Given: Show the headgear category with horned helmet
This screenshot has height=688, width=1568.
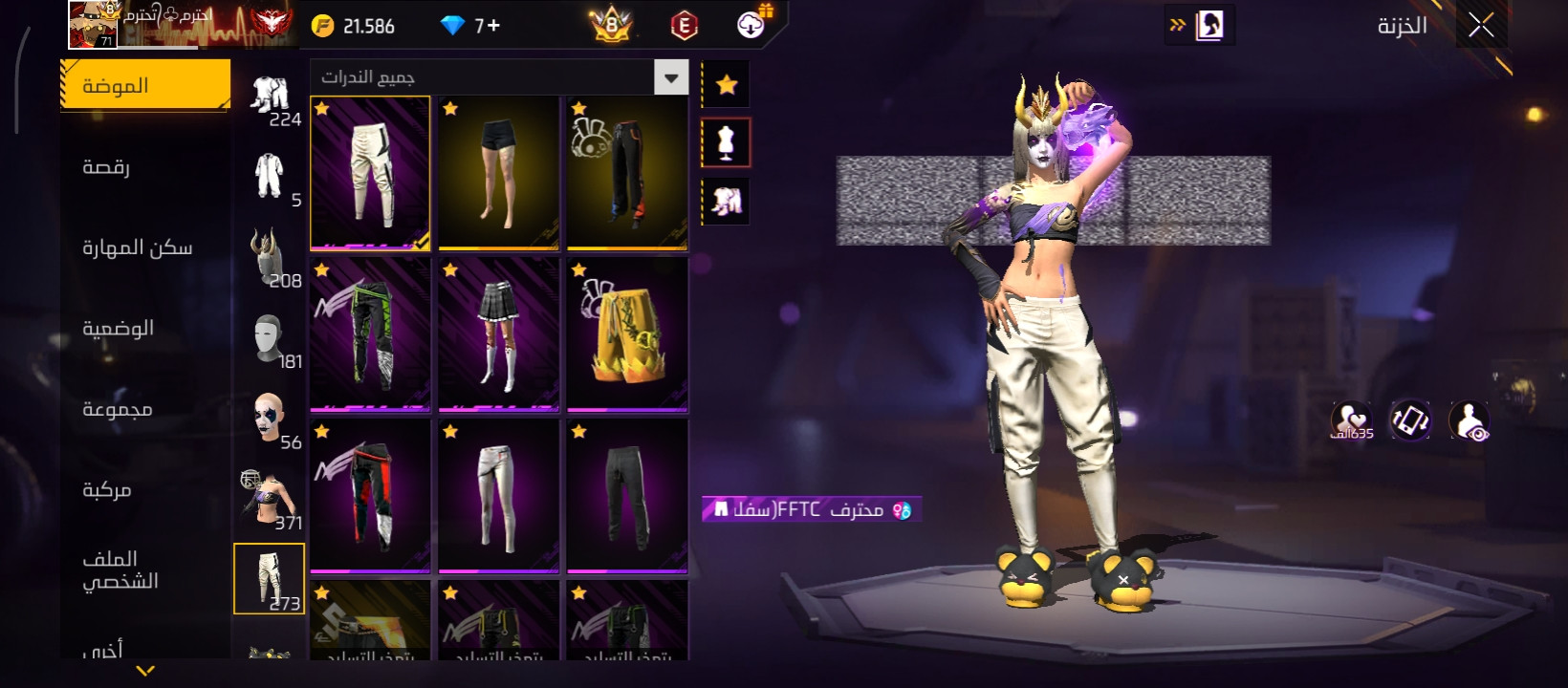Looking at the screenshot, I should tap(269, 257).
